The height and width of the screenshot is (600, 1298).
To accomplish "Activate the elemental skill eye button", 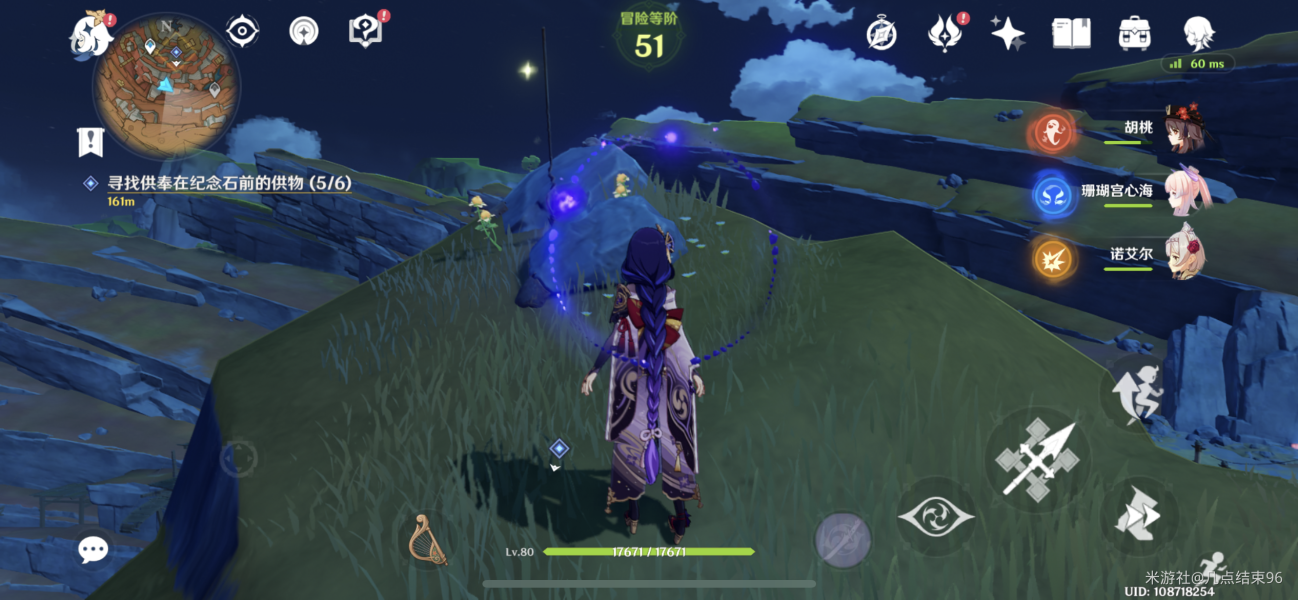I will [x=936, y=517].
